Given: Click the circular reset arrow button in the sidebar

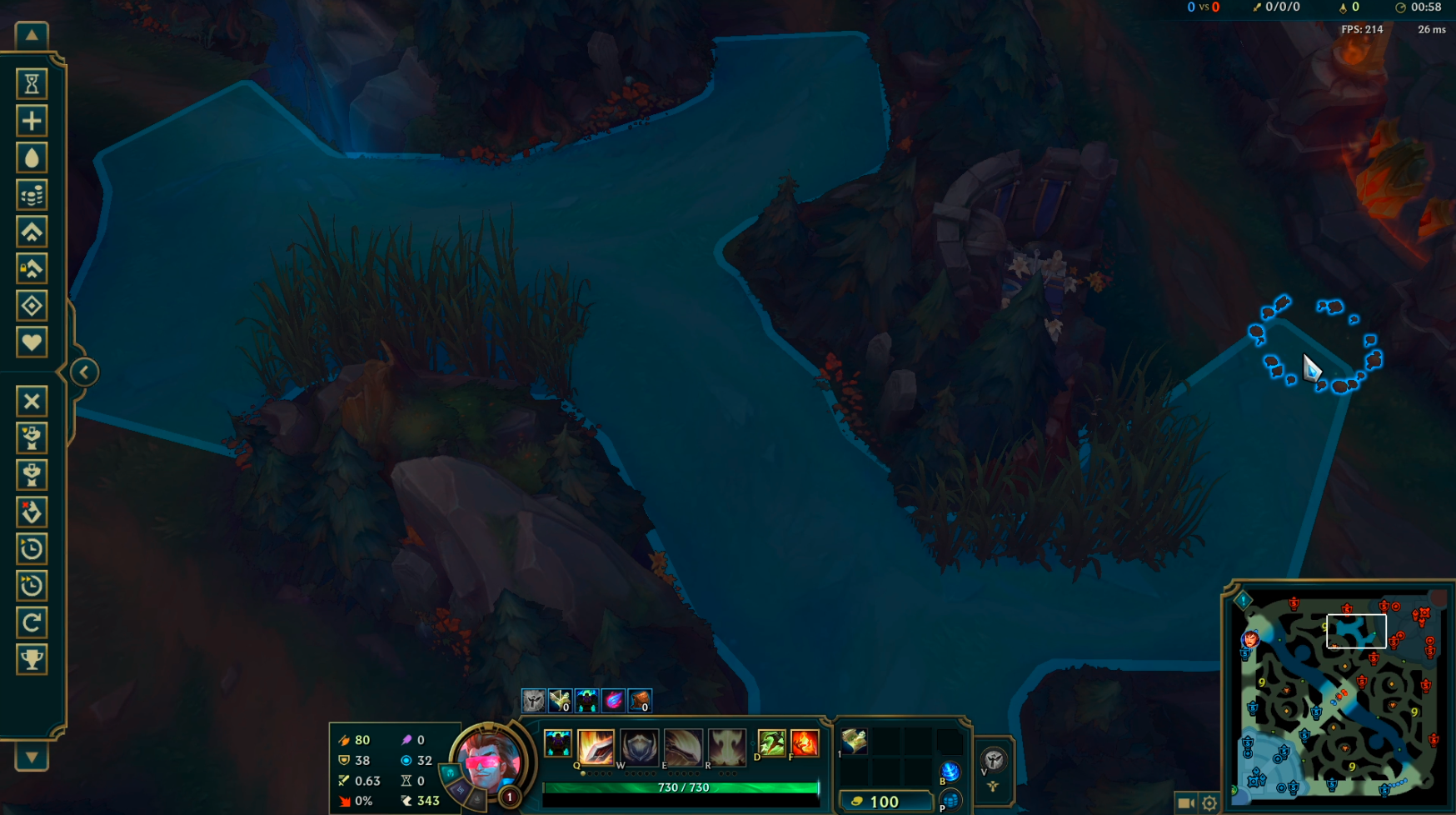Looking at the screenshot, I should point(32,622).
